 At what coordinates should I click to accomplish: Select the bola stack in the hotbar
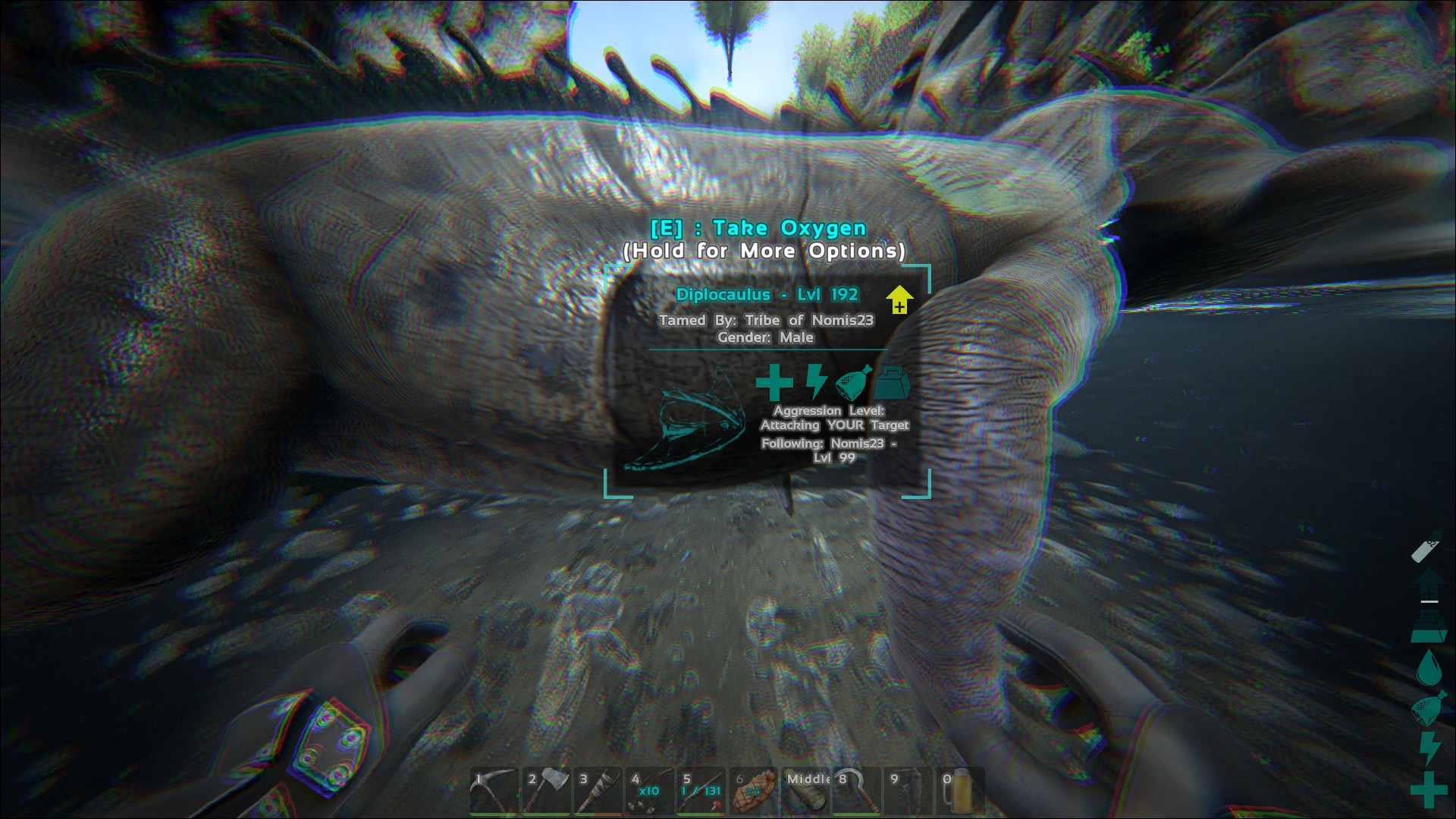coord(649,791)
